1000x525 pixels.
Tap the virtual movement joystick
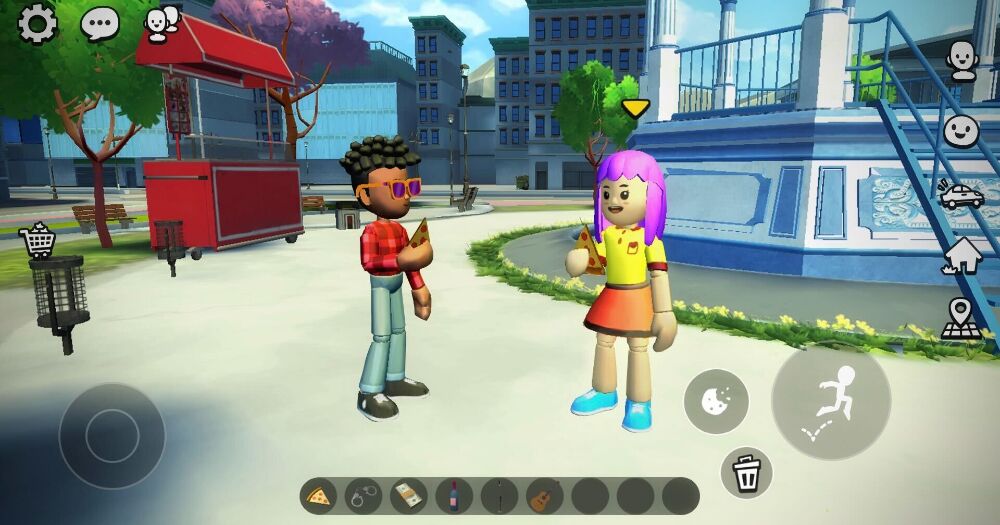[112, 435]
